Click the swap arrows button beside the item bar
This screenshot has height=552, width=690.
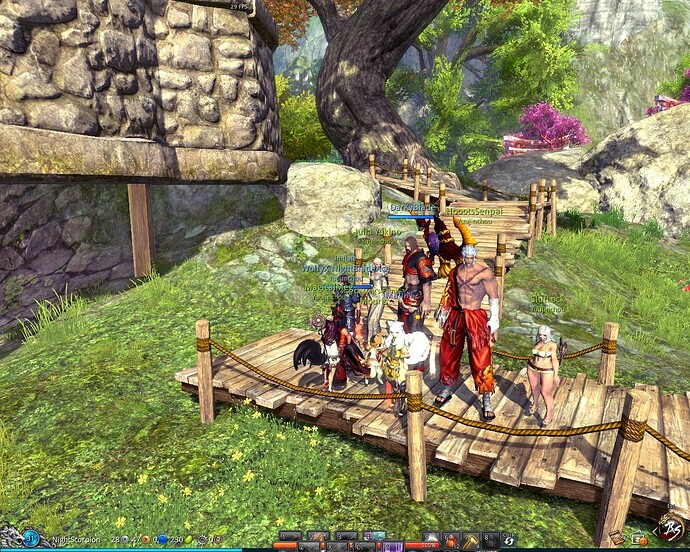(510, 540)
